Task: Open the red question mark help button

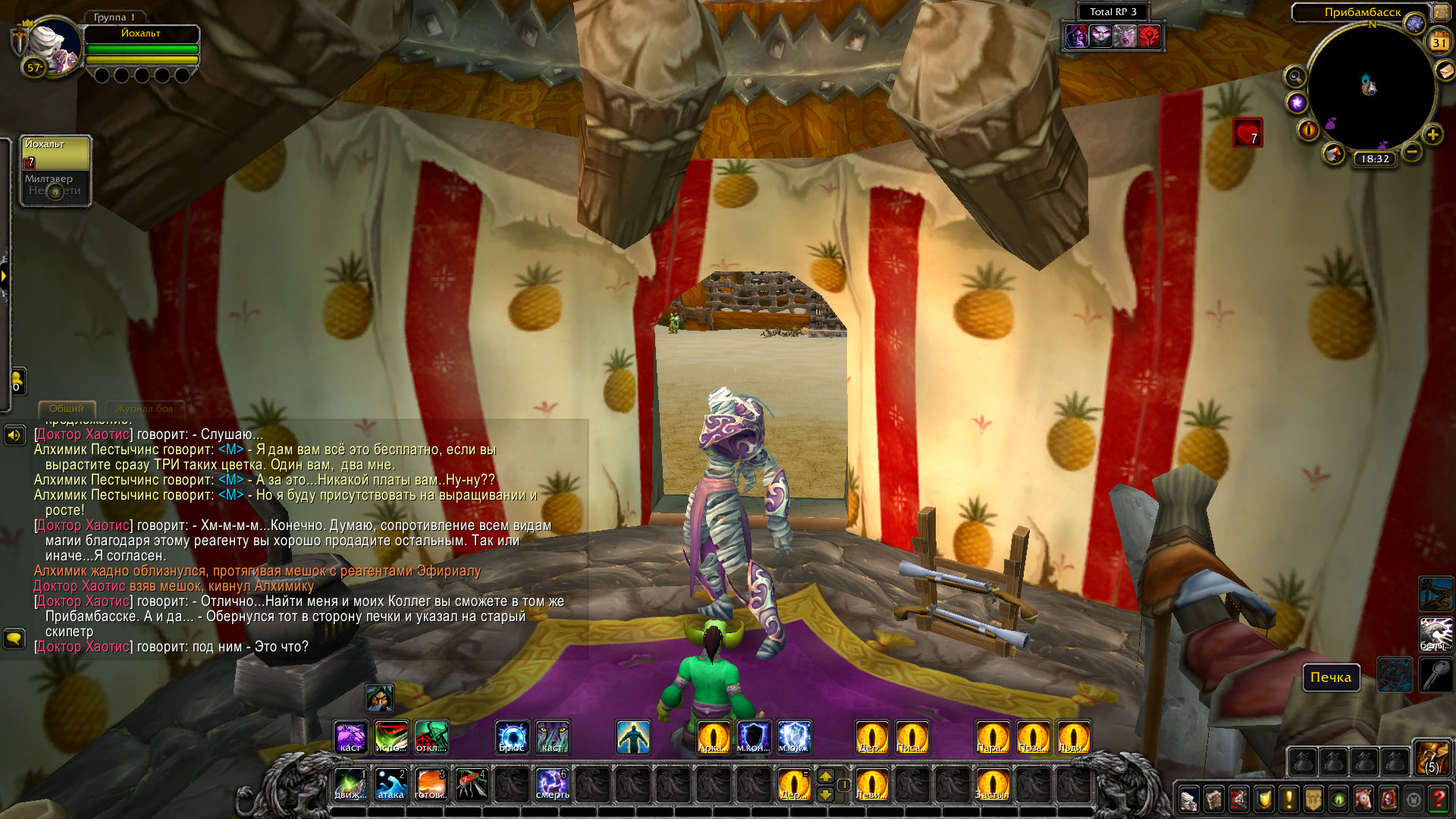Action: pyautogui.click(x=1438, y=799)
